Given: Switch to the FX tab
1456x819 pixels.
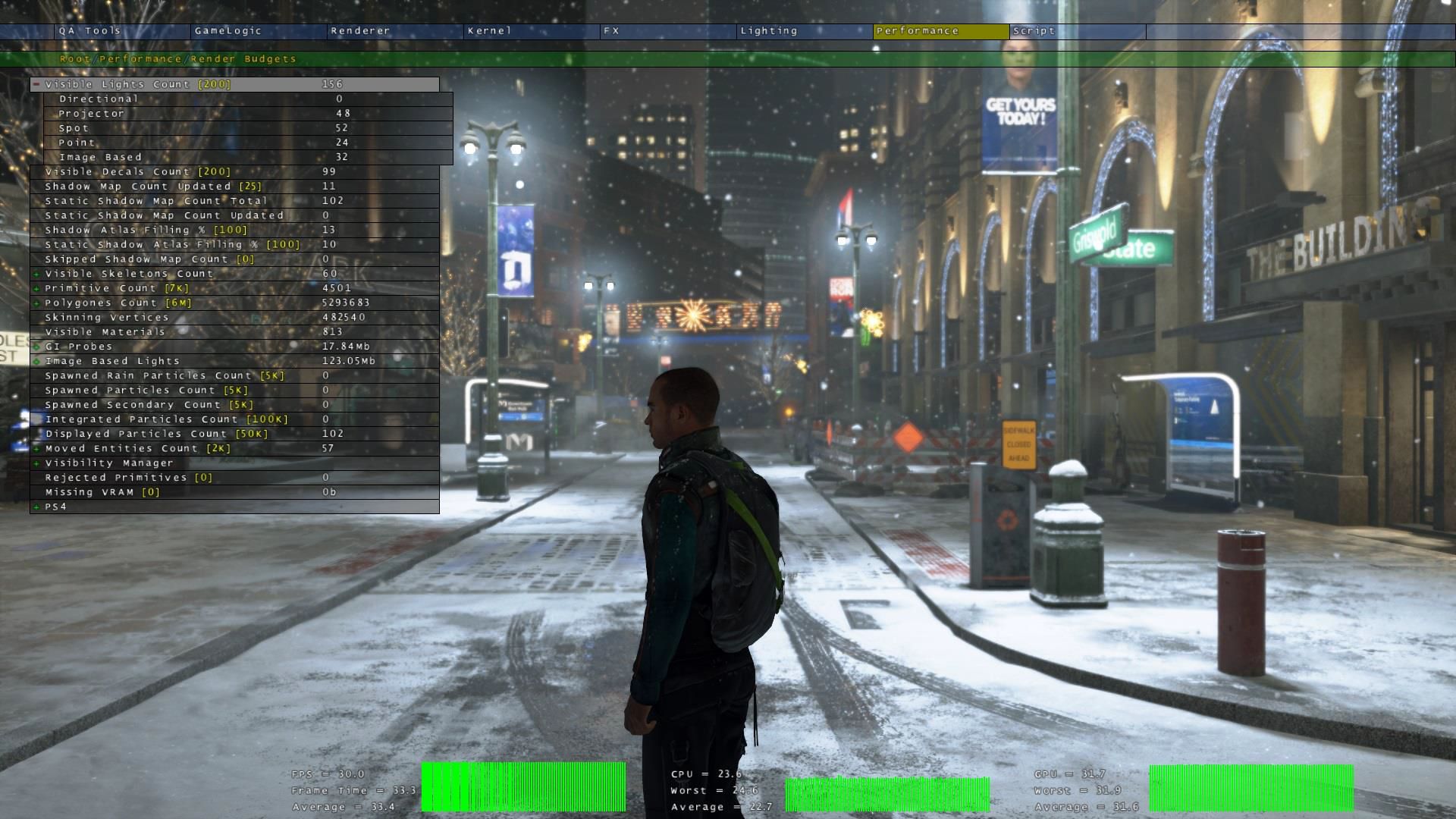Looking at the screenshot, I should pyautogui.click(x=612, y=31).
